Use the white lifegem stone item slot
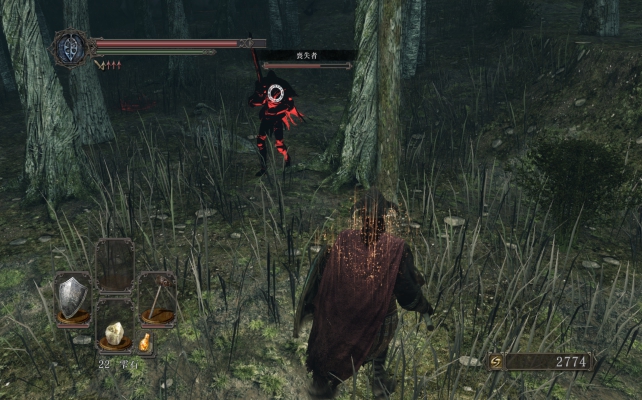This screenshot has width=642, height=400. pos(115,333)
